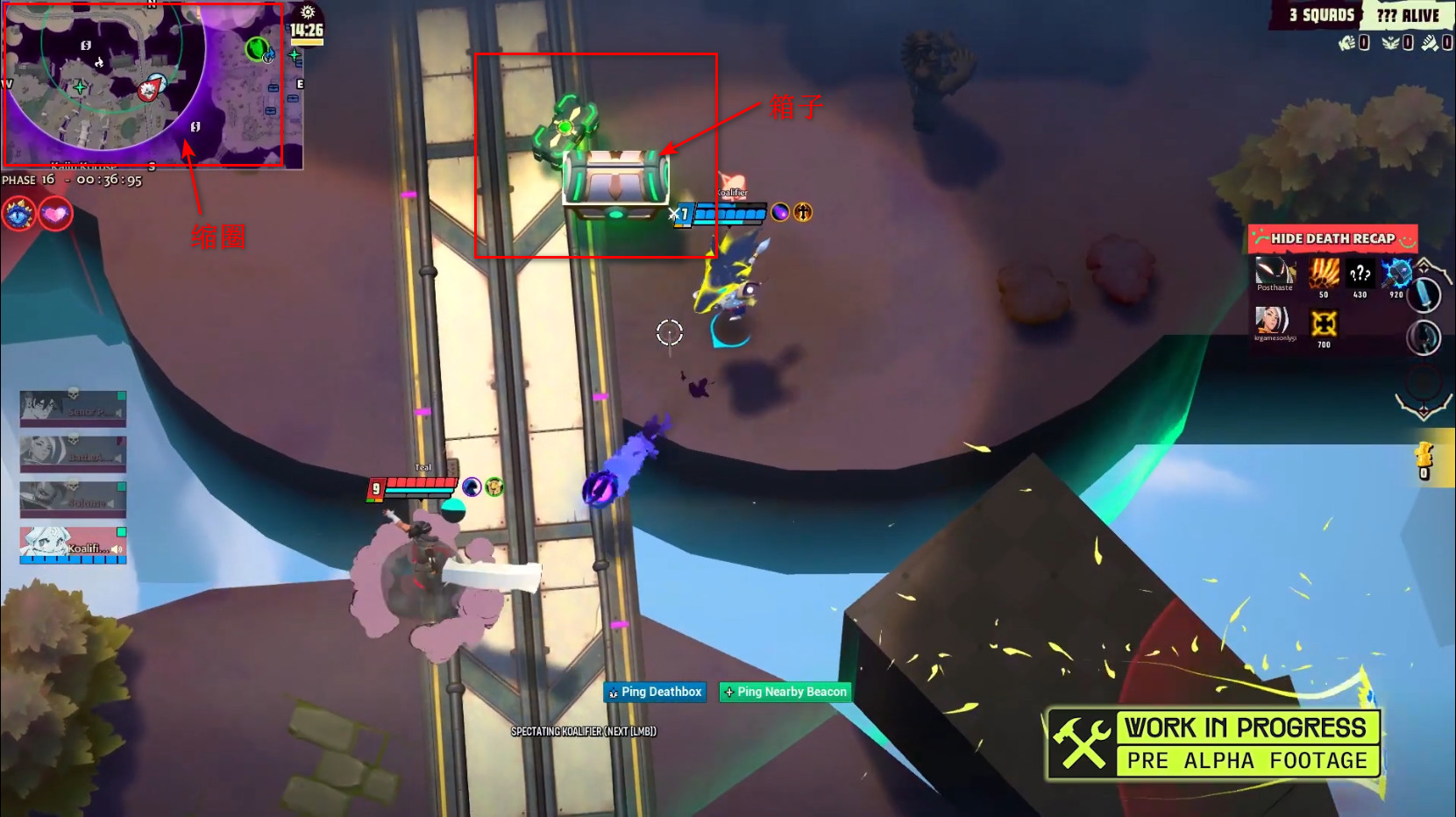Ping the deathbox
Screen dimensions: 1456x817
655,693
